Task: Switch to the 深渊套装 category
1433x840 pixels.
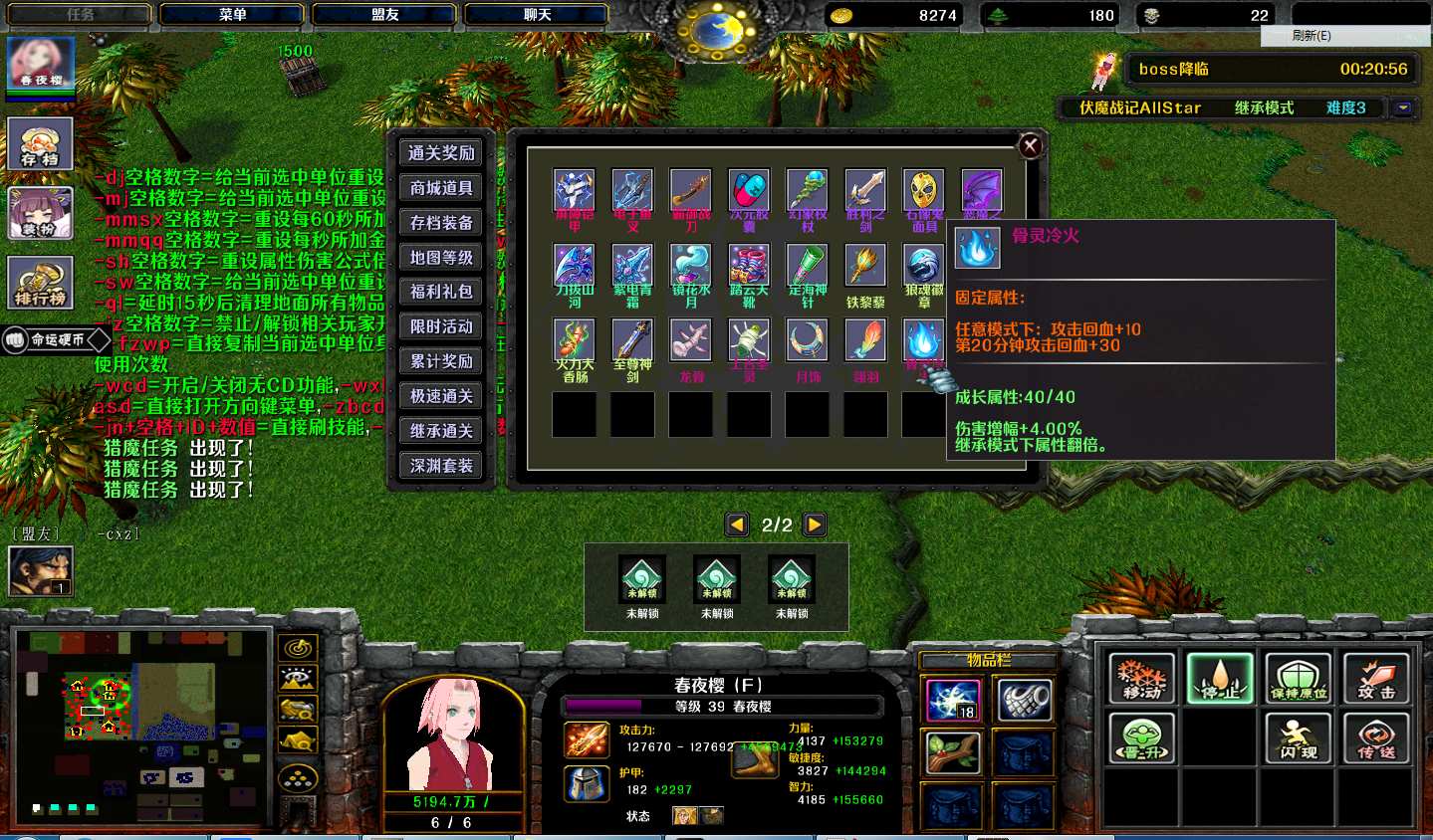Action: 441,466
